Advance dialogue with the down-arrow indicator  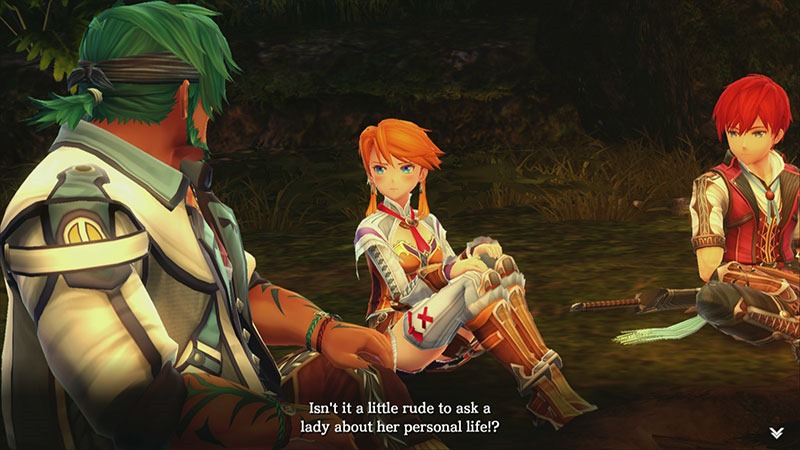tap(777, 431)
